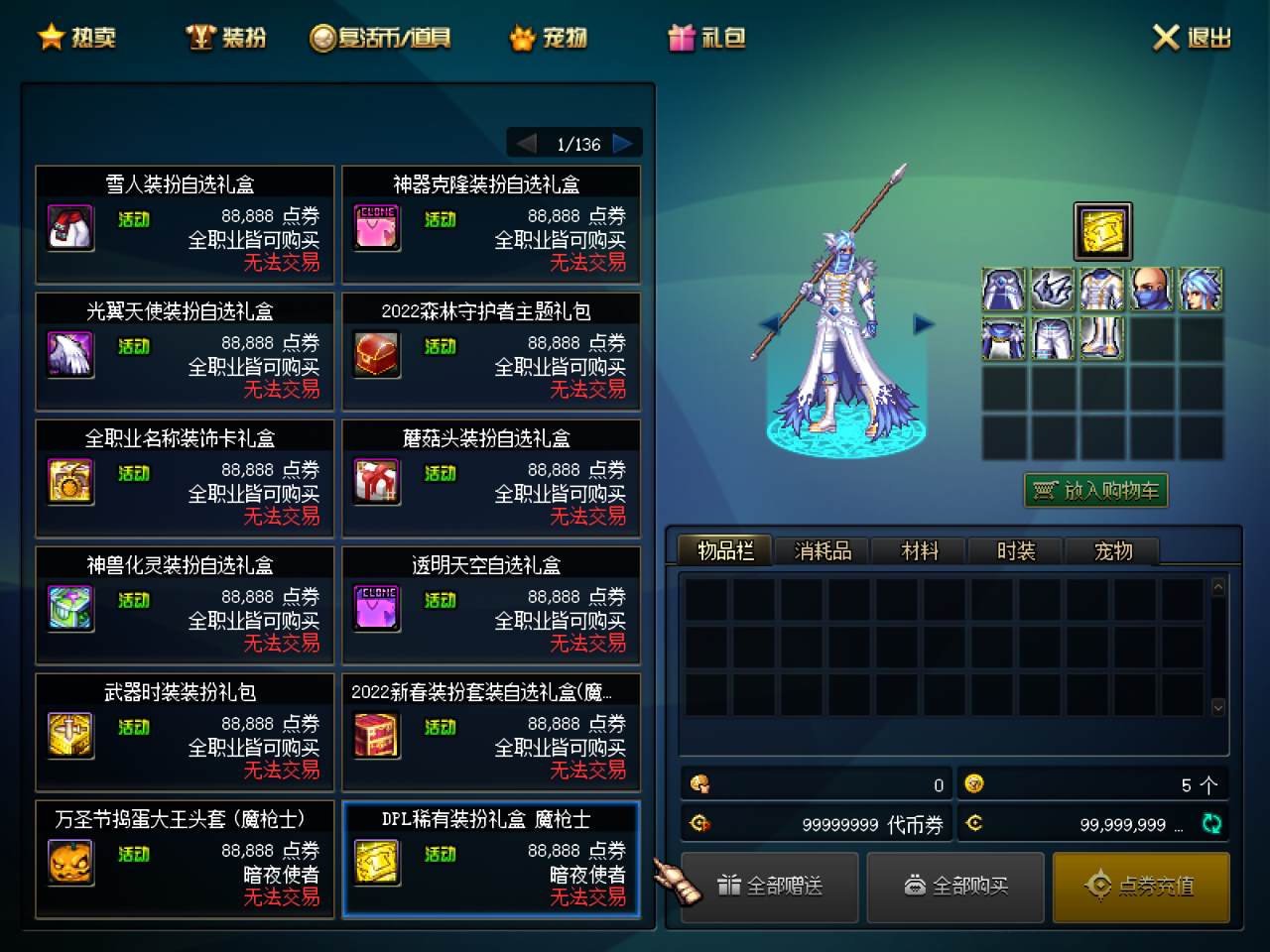The width and height of the screenshot is (1270, 952).
Task: Open the 热卖 hot-sale category
Action: [77, 38]
